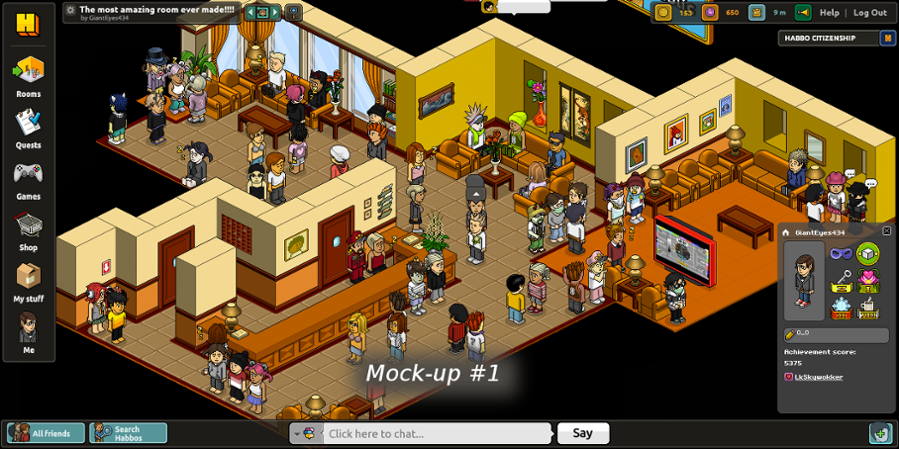This screenshot has height=449, width=899.
Task: Open the Games menu
Action: point(28,175)
